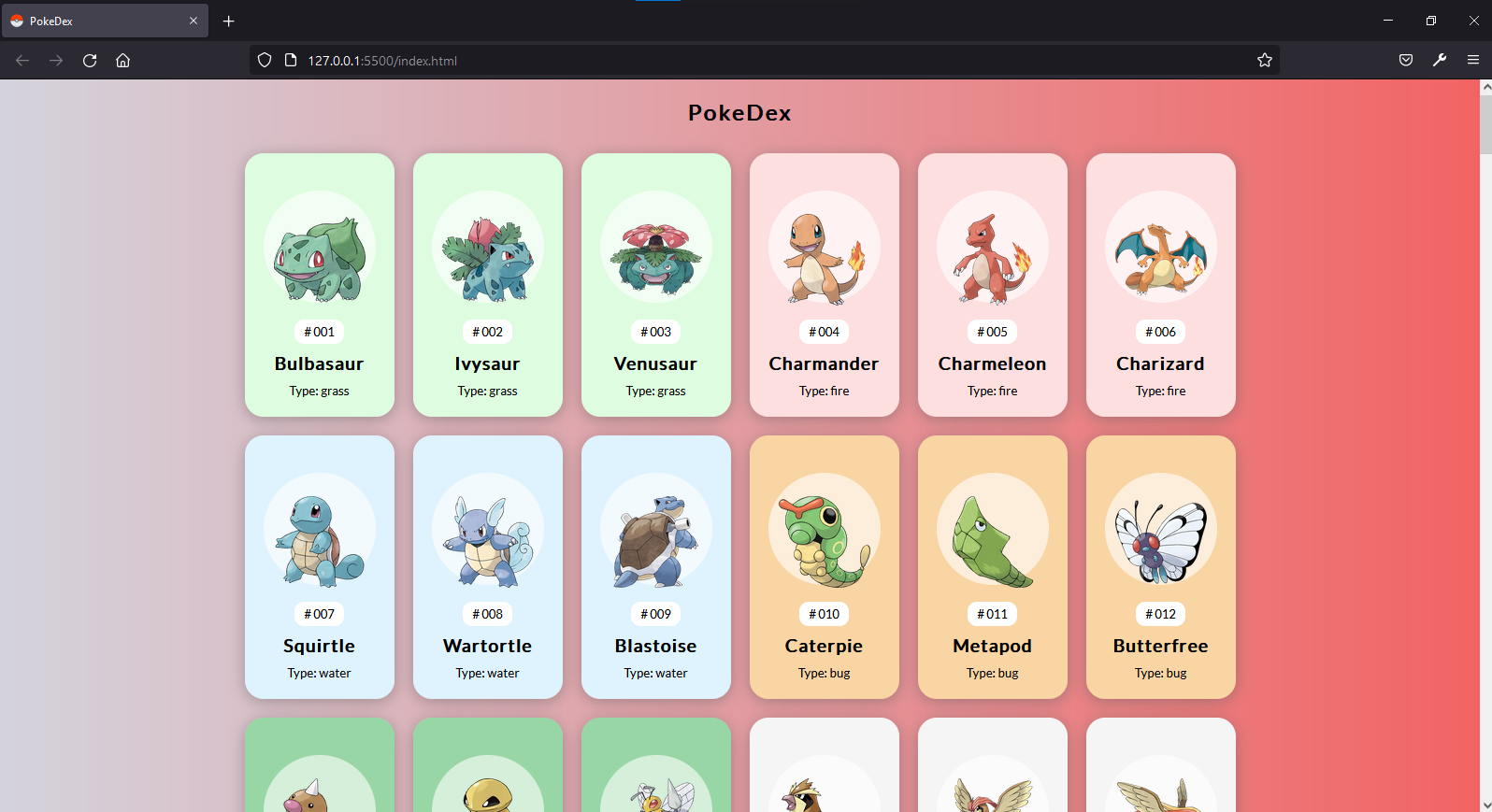
Task: Click the address bar URL
Action: [x=383, y=60]
